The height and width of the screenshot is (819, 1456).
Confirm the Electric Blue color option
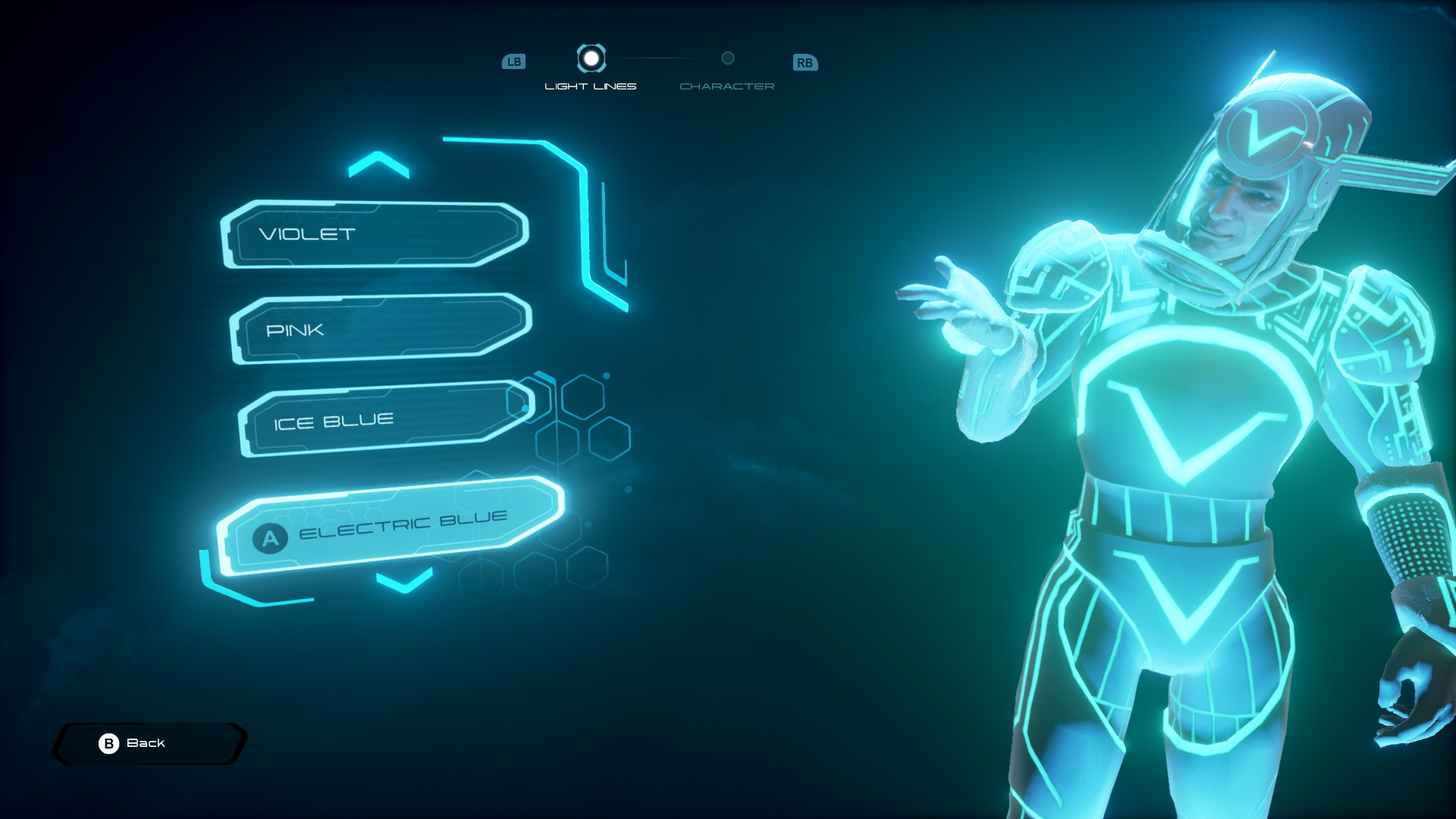pyautogui.click(x=391, y=526)
